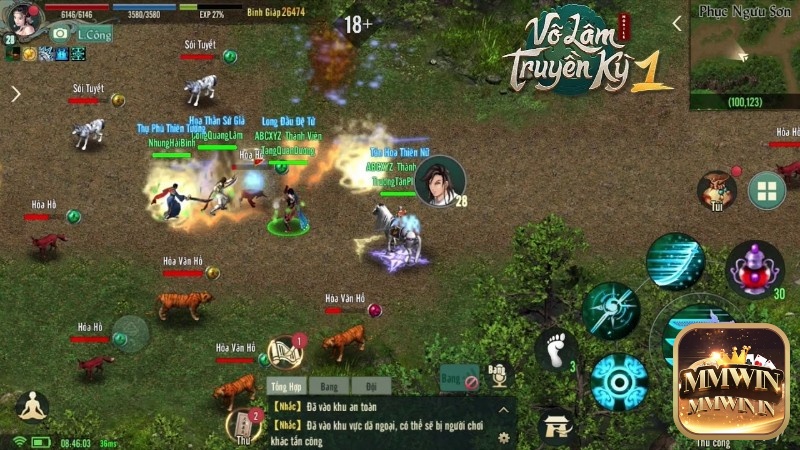The image size is (800, 450).
Task: Select the targeted ally portrait
Action: pyautogui.click(x=440, y=181)
